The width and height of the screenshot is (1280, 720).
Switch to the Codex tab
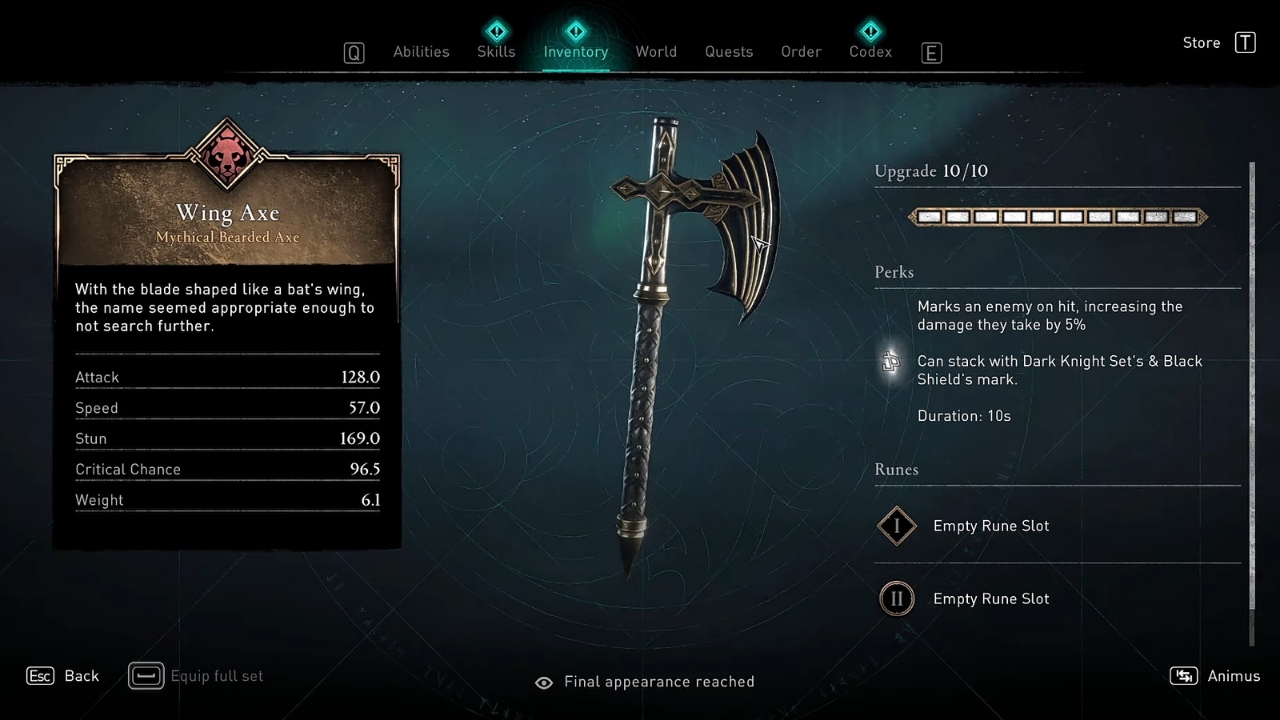point(870,52)
